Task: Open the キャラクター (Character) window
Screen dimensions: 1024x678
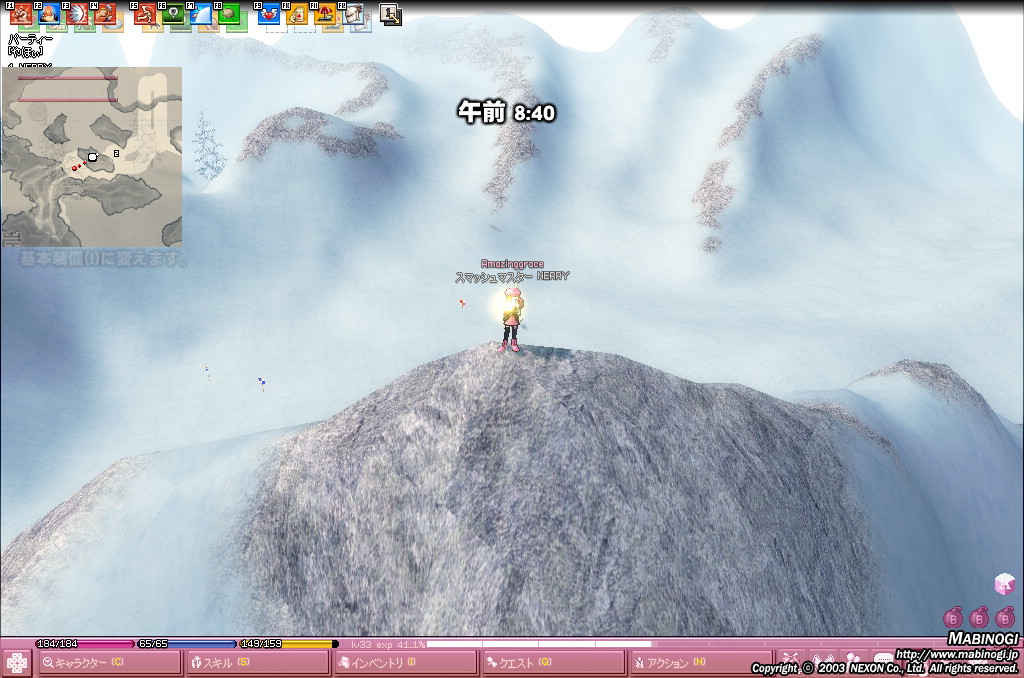Action: tap(110, 663)
